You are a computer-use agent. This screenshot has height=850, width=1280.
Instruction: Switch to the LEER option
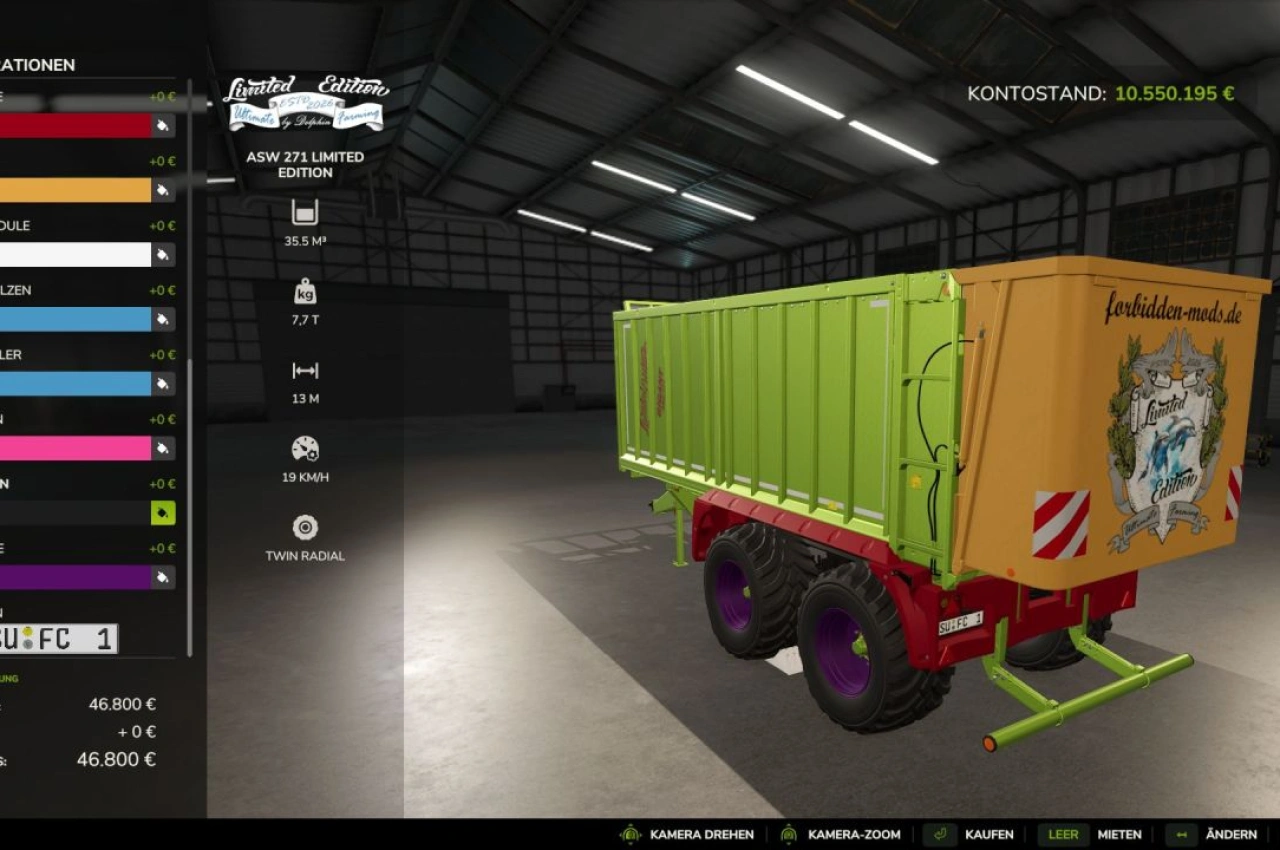coord(1063,834)
